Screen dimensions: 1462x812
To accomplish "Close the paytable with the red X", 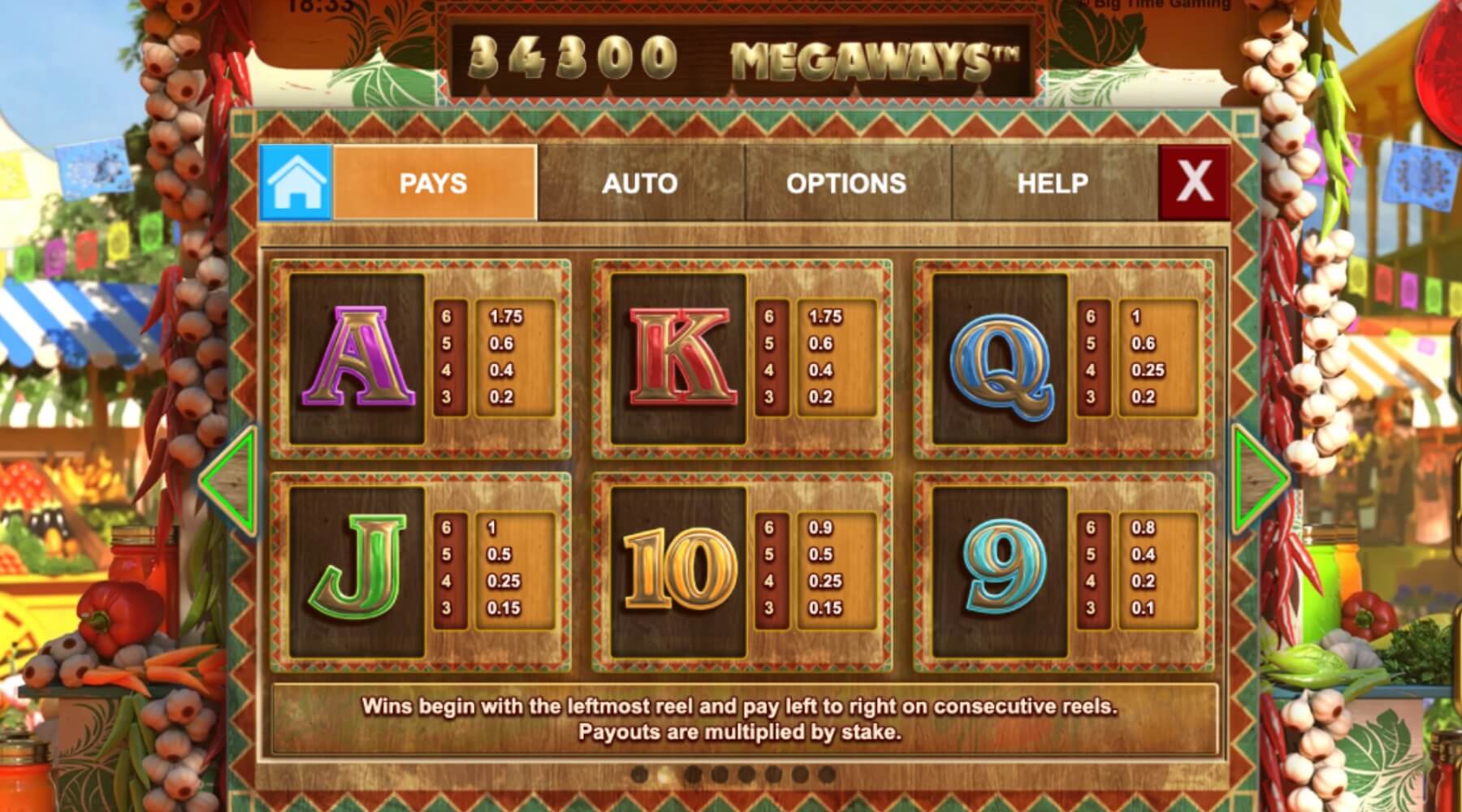I will [x=1194, y=182].
